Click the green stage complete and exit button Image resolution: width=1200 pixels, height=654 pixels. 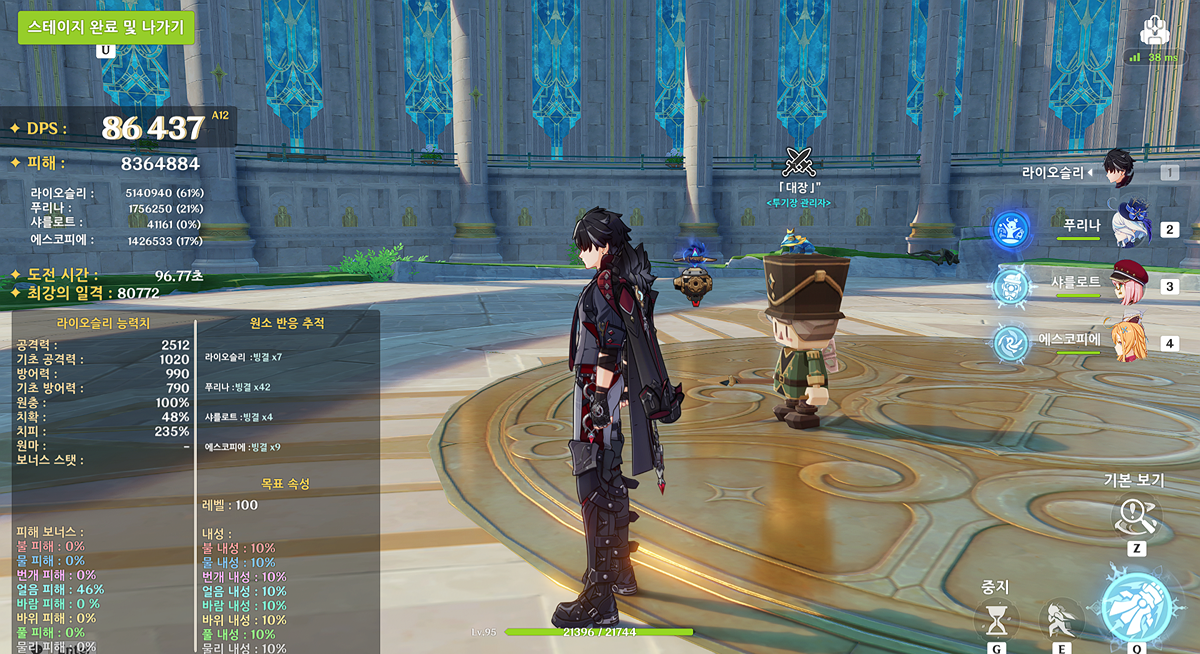point(105,26)
